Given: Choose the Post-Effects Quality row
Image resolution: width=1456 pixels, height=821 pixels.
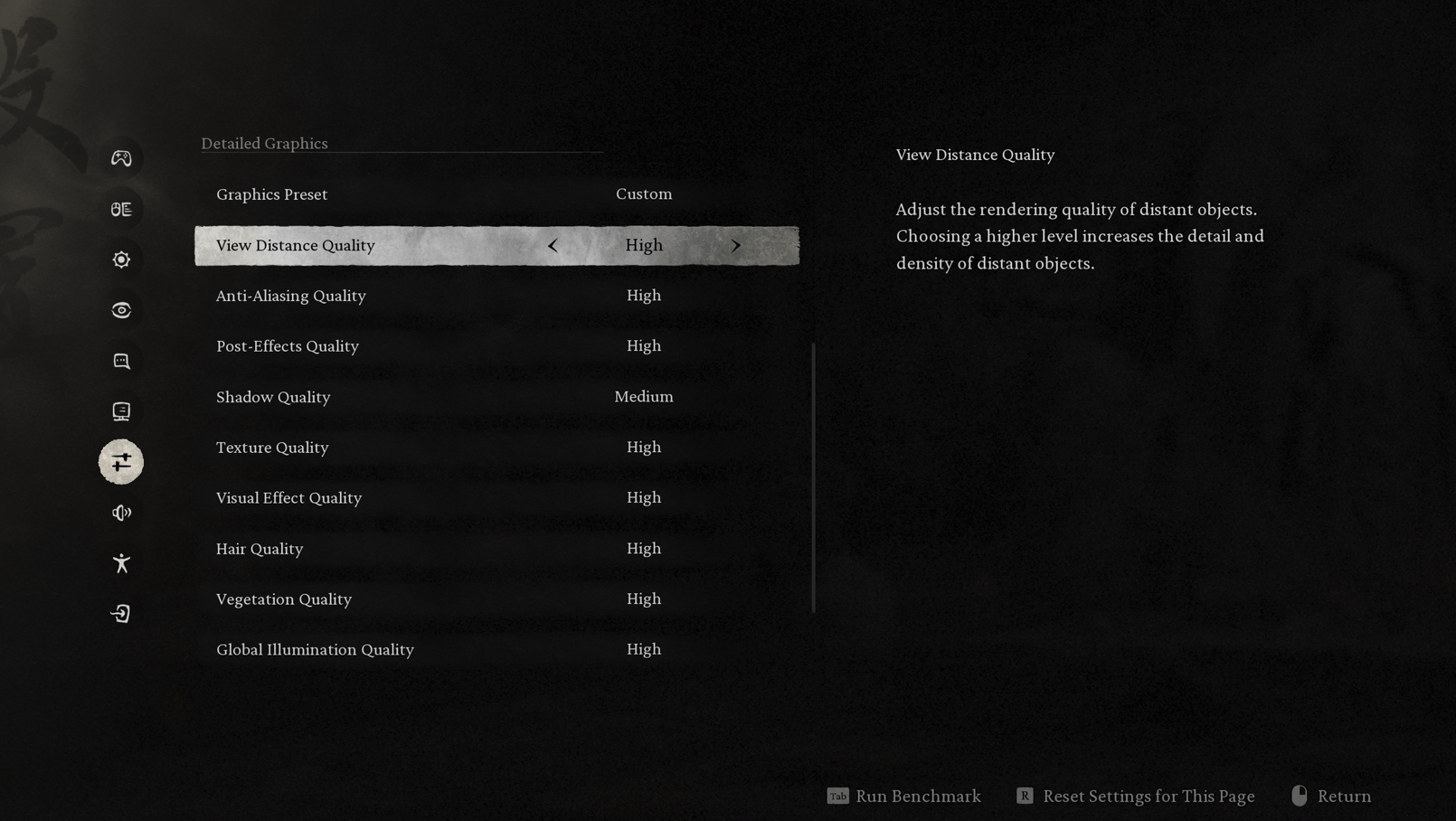Looking at the screenshot, I should pyautogui.click(x=496, y=346).
